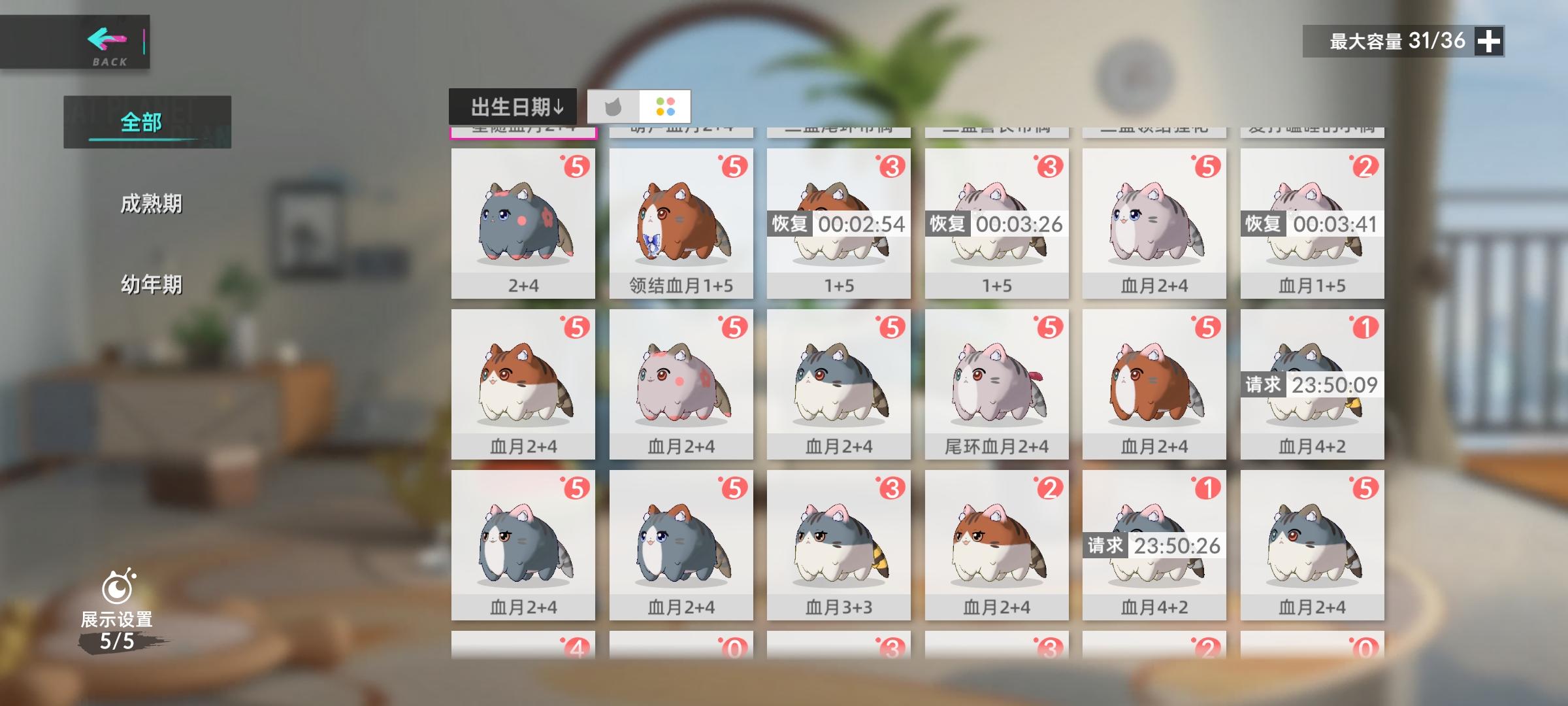Click the red 5 badge on 领结血月1+5 cat

click(x=735, y=166)
